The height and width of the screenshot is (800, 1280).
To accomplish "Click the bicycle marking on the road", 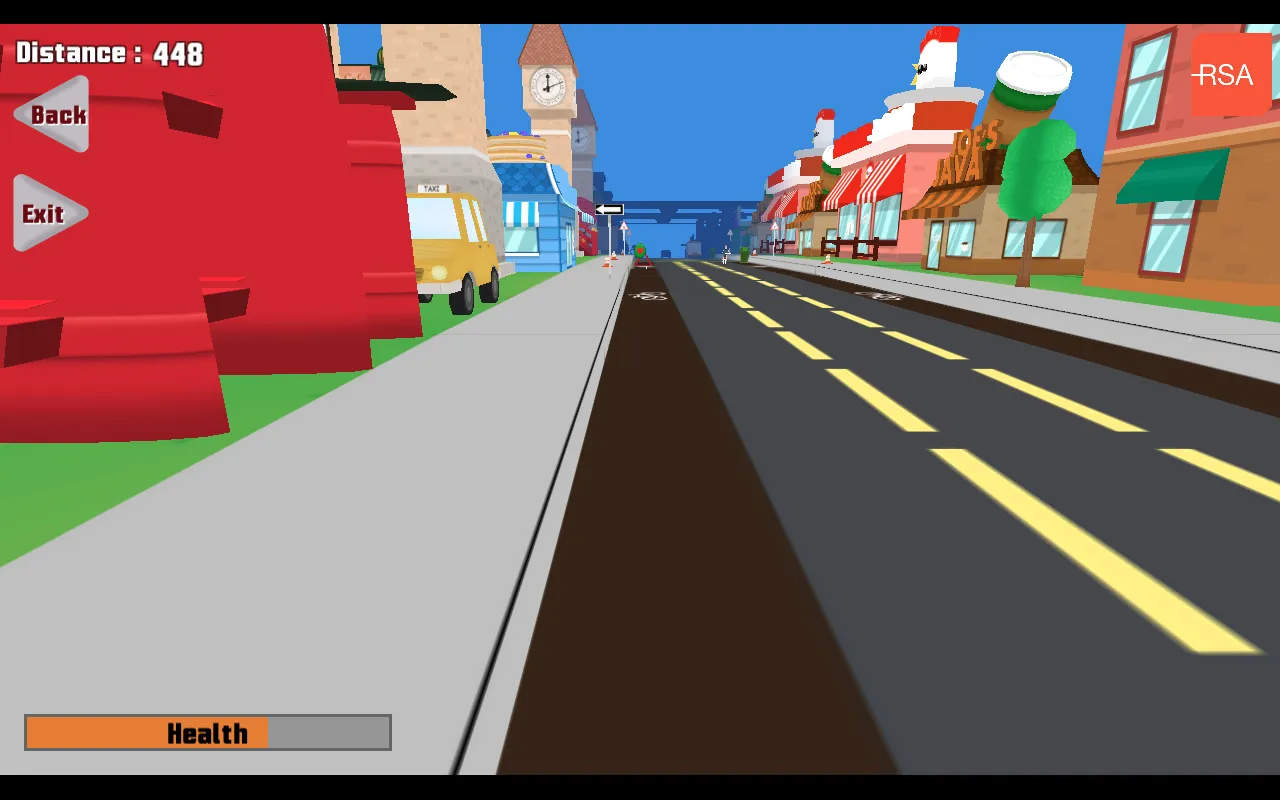I will pyautogui.click(x=650, y=295).
